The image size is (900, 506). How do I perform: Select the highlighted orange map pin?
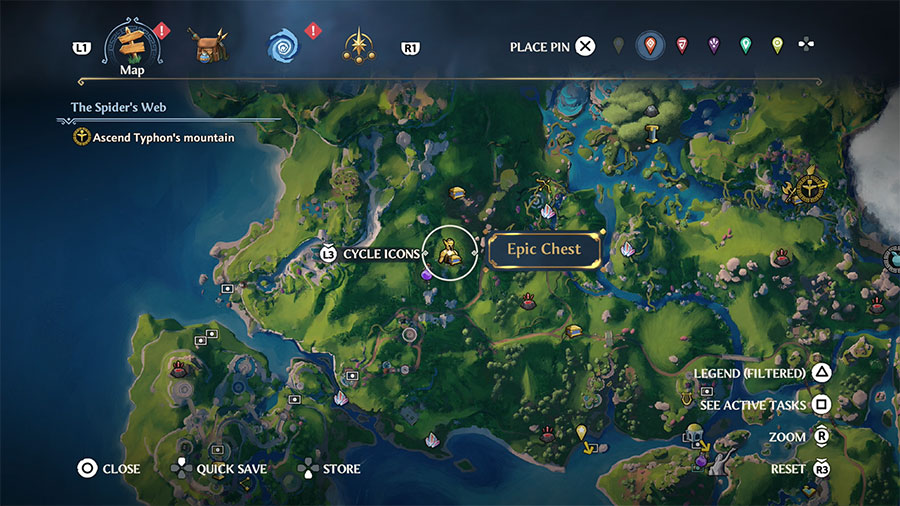click(650, 46)
